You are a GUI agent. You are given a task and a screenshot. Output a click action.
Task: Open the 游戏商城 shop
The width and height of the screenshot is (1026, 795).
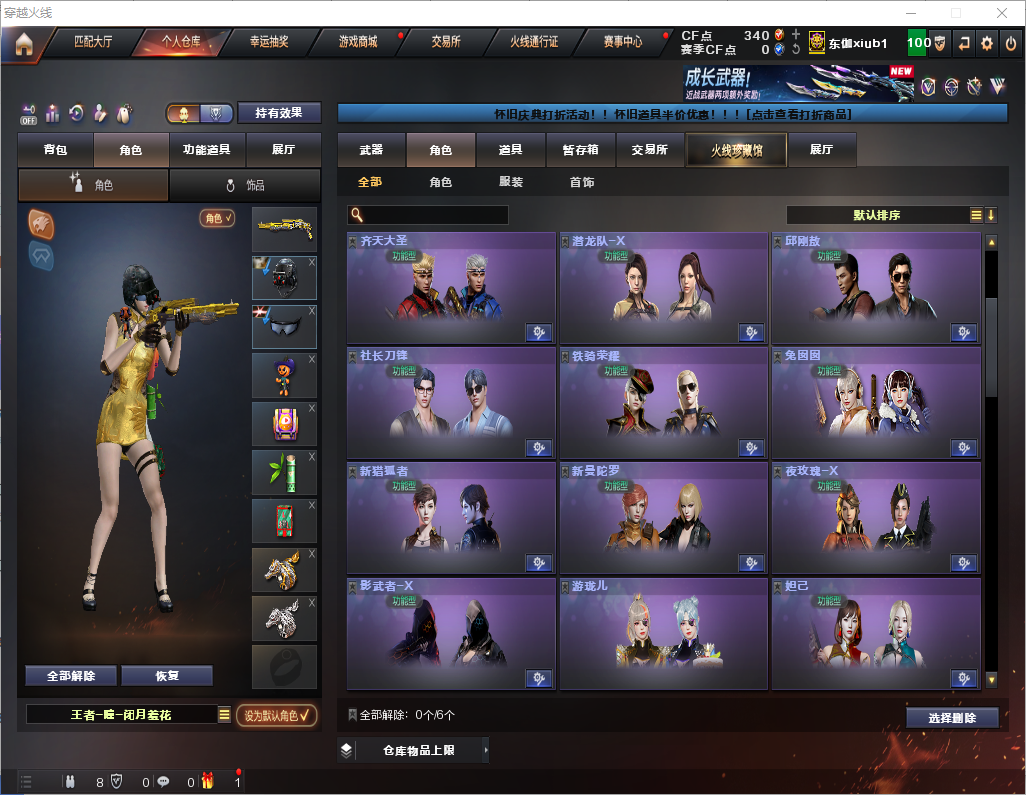coord(357,42)
